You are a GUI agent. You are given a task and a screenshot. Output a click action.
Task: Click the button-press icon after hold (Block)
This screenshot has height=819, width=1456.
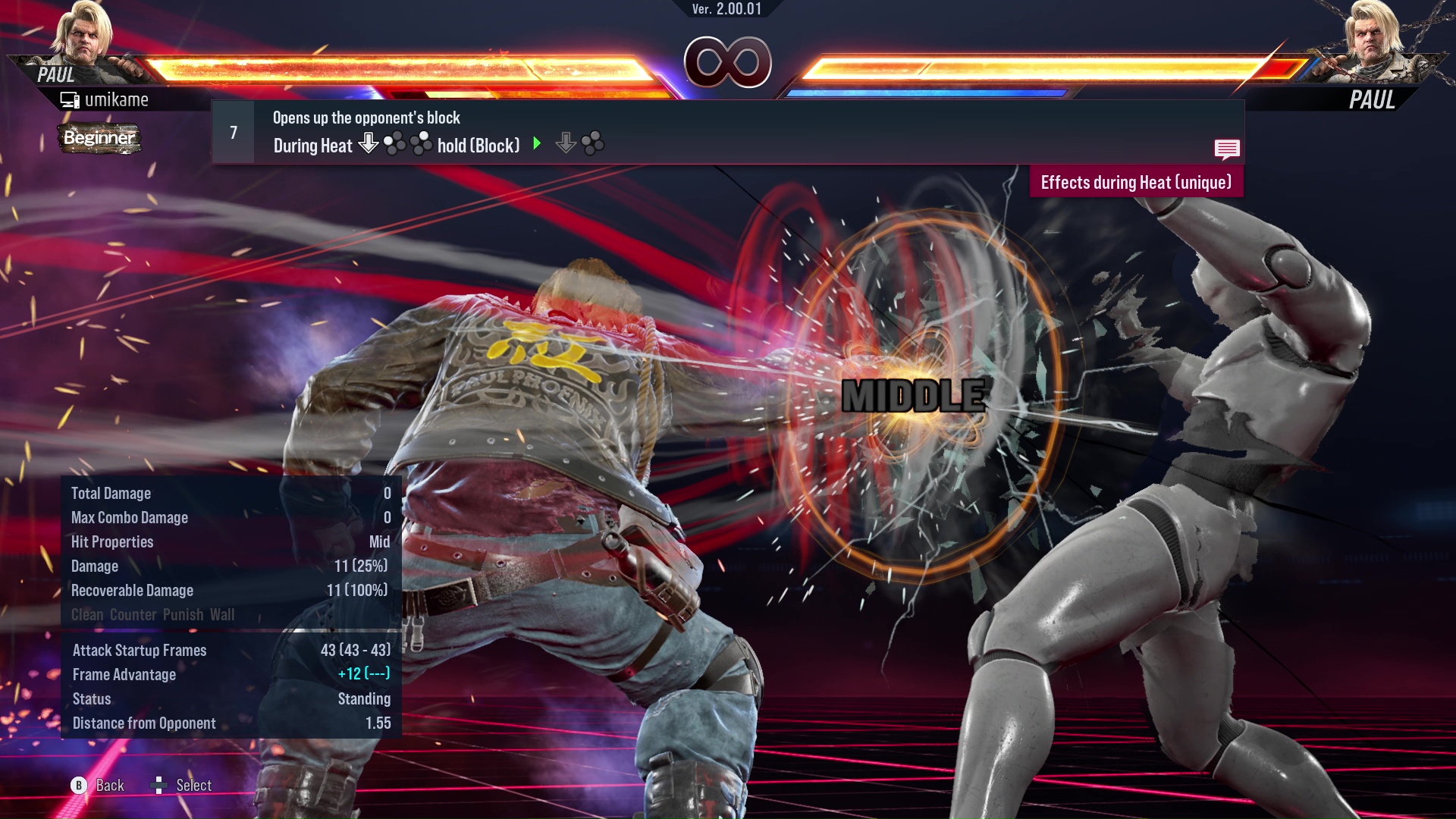click(592, 144)
